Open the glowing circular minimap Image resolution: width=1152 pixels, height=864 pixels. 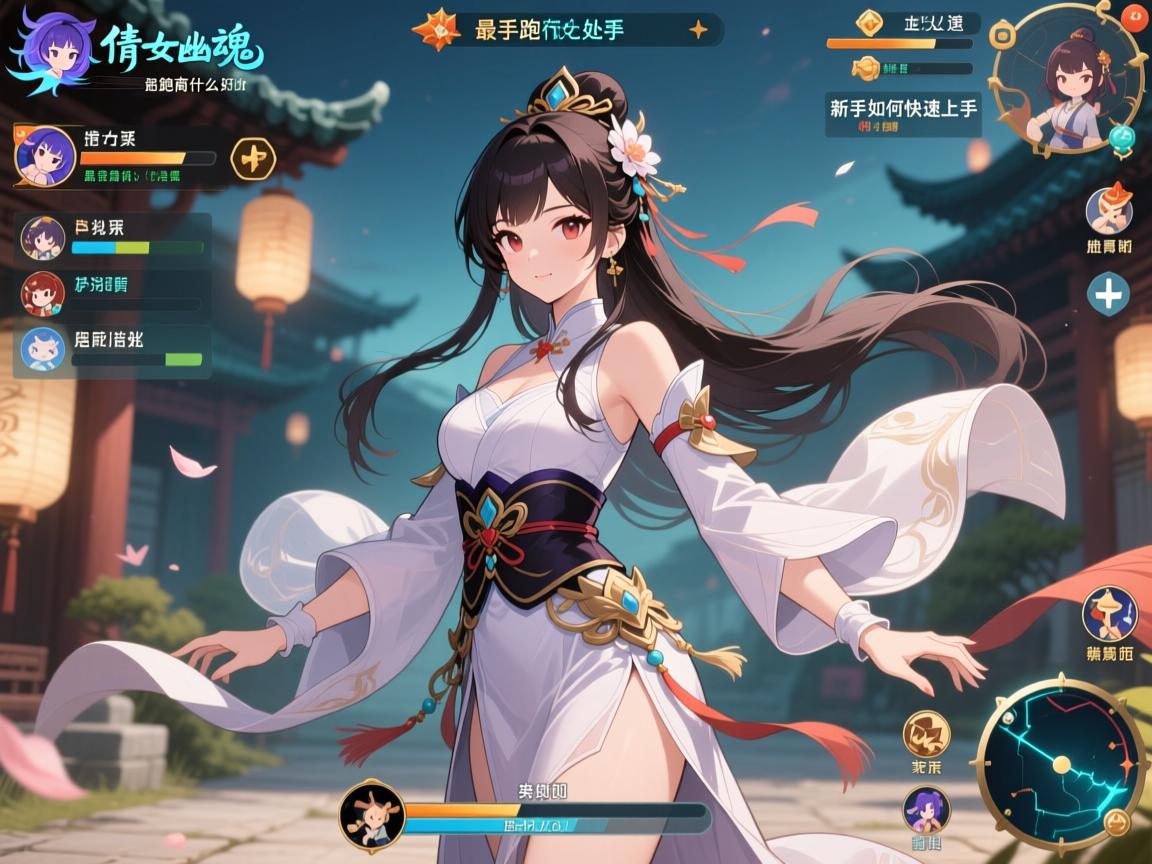(1061, 764)
